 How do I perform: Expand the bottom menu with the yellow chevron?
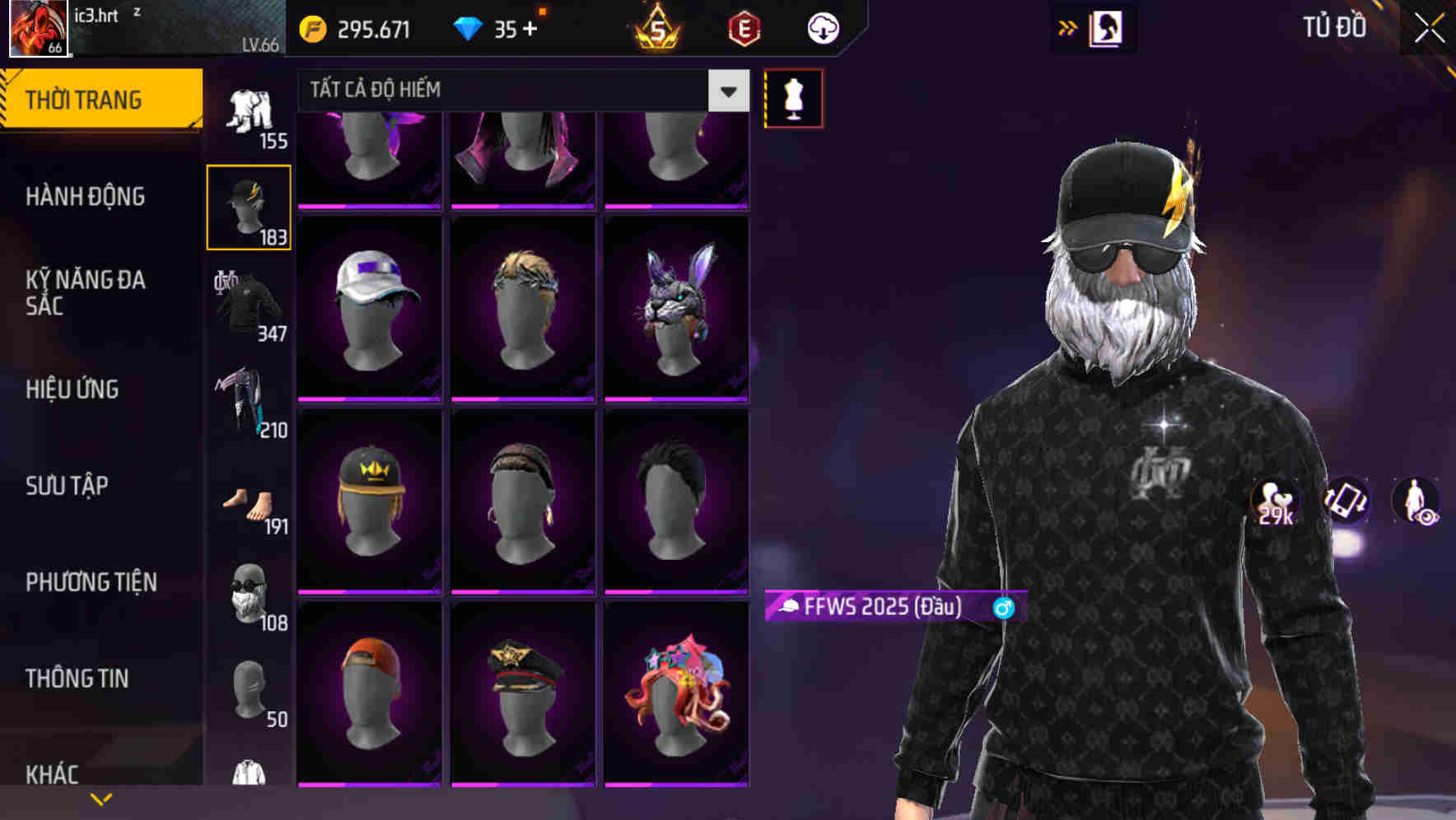(x=101, y=798)
